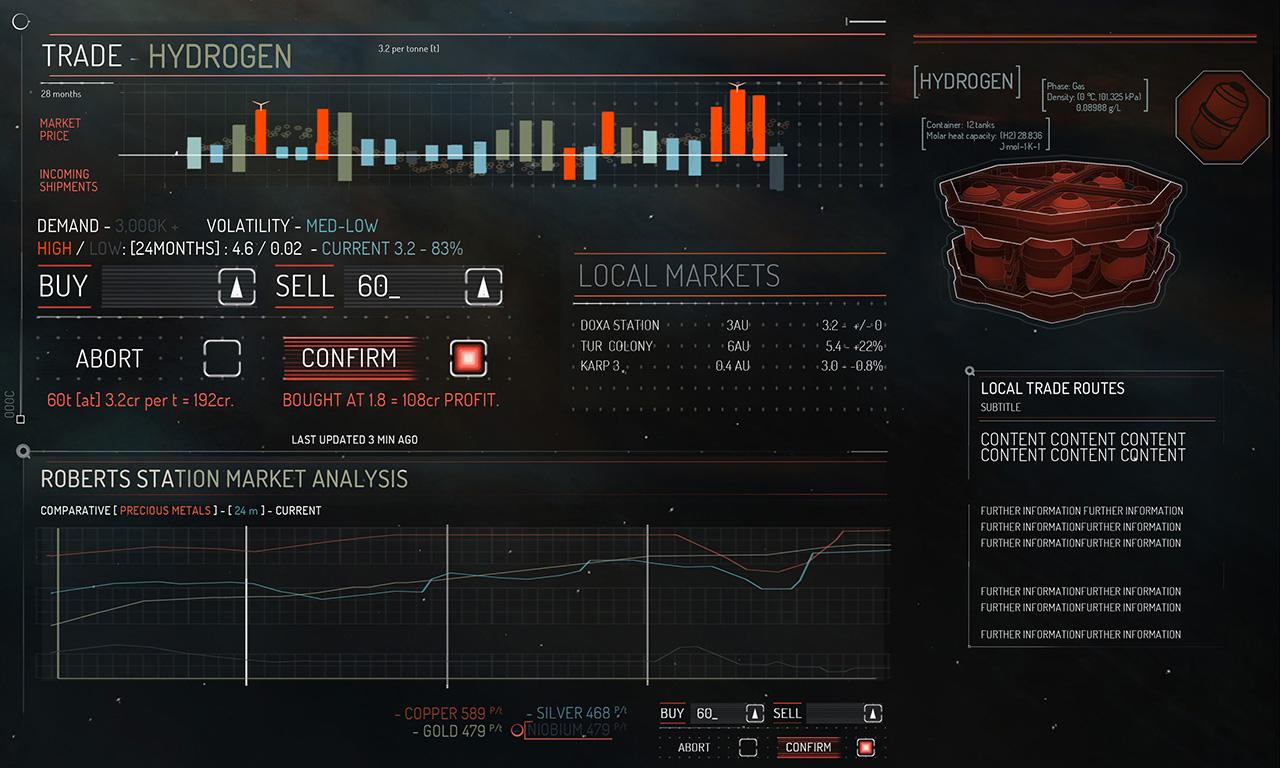Show the Copper line in the legend

point(445,713)
